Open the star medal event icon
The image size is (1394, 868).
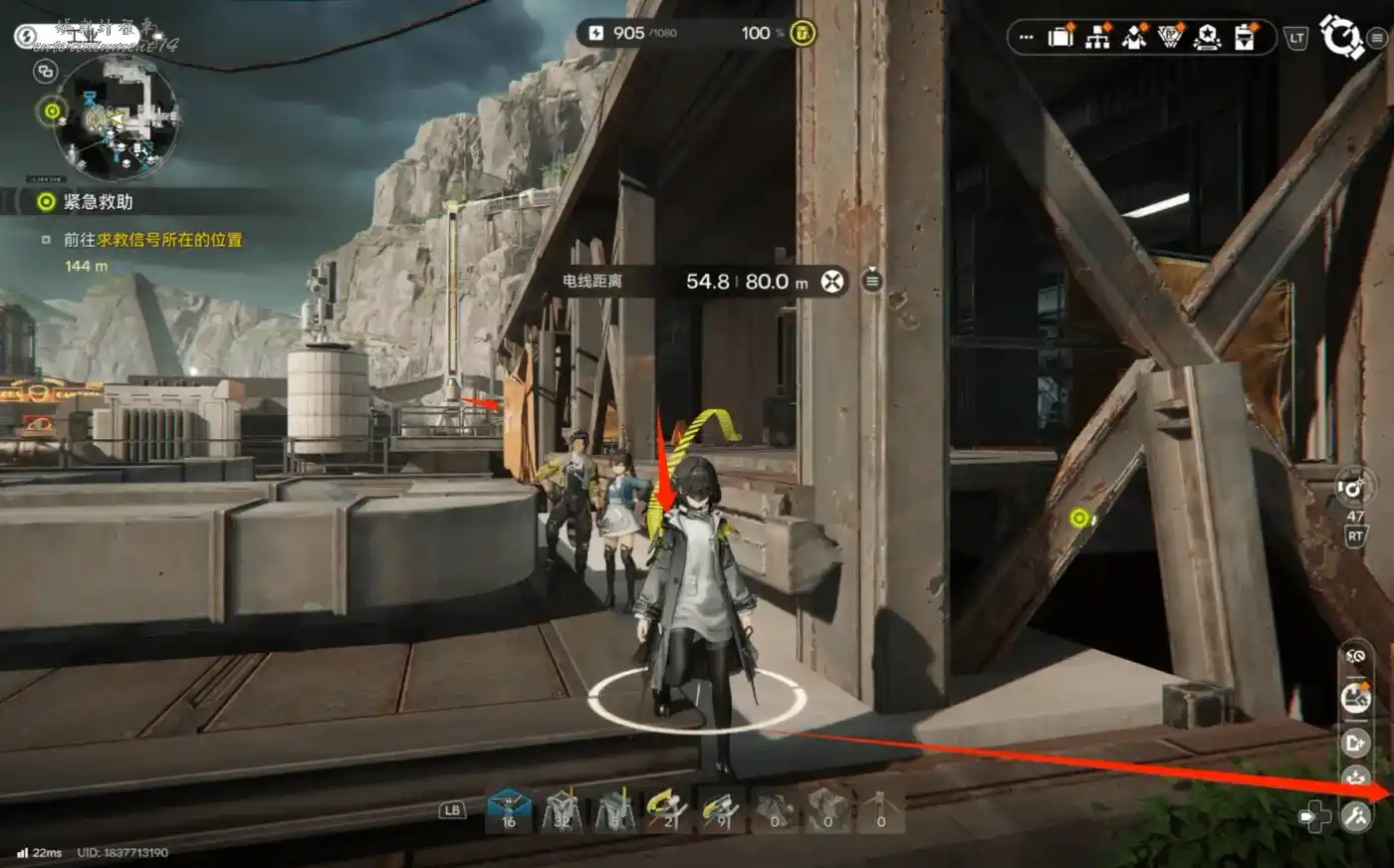[1207, 38]
